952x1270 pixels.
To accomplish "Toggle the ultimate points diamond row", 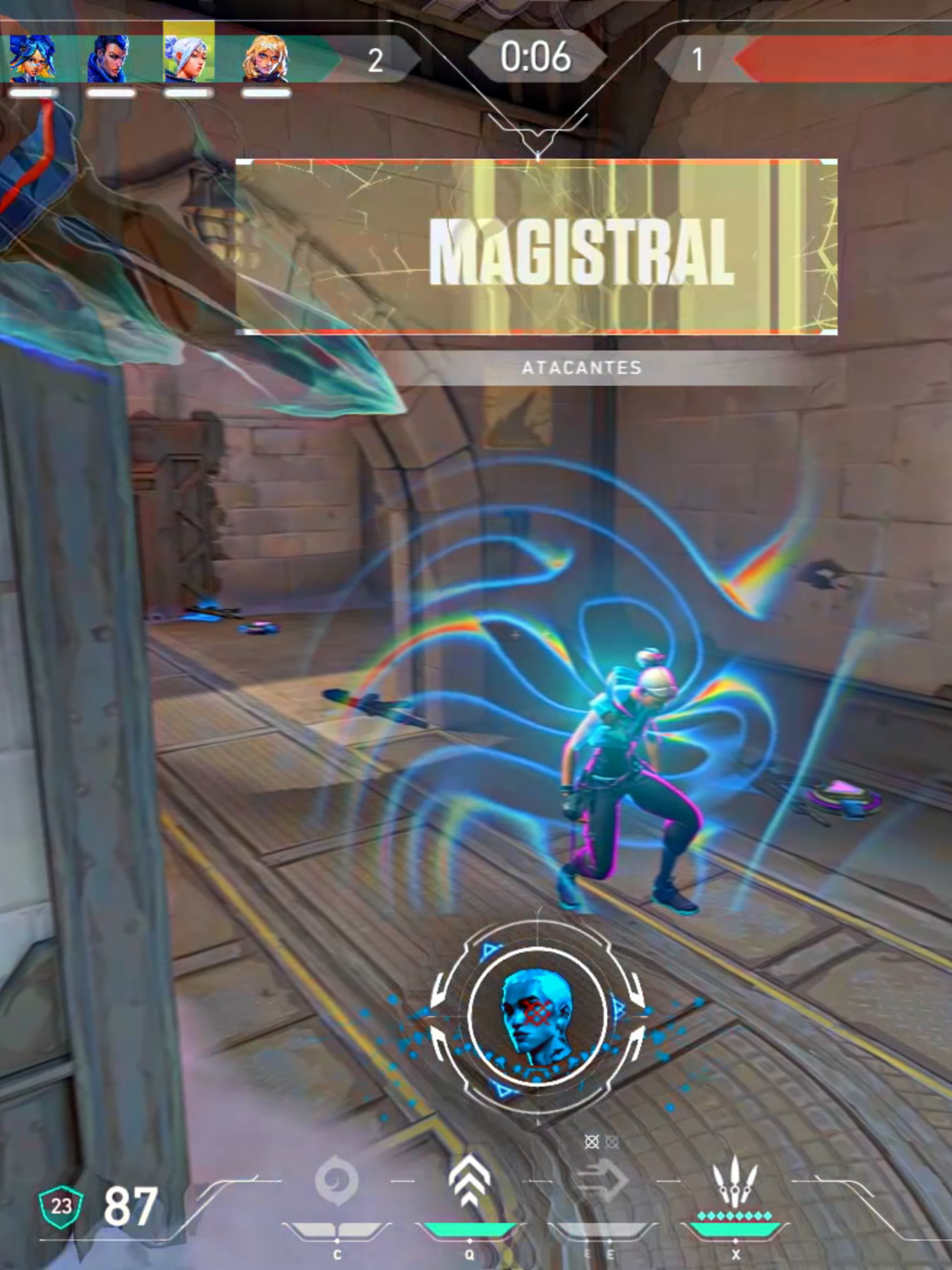I will [x=735, y=1214].
